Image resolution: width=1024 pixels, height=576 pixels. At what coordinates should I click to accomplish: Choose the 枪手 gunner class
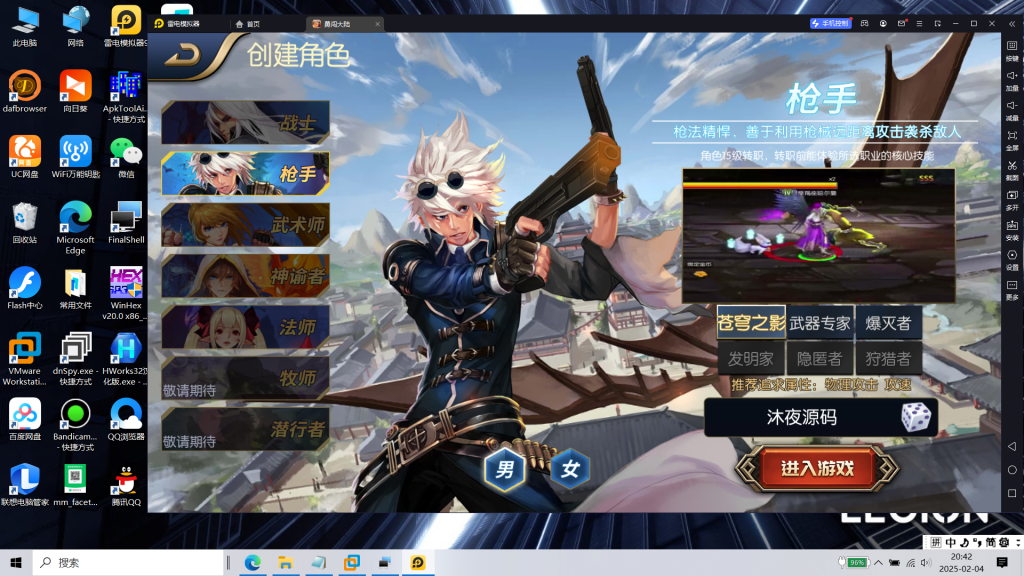click(x=246, y=174)
